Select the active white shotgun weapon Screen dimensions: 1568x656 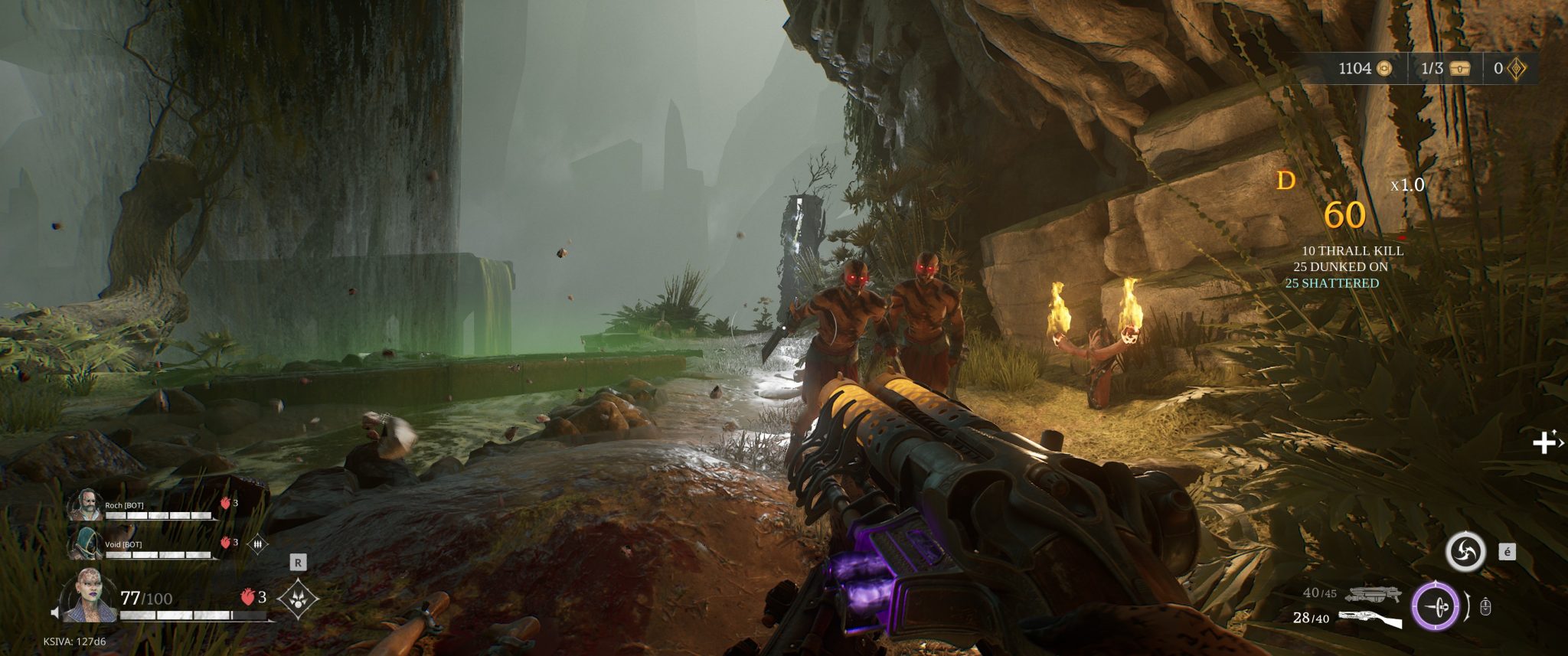pyautogui.click(x=1370, y=618)
